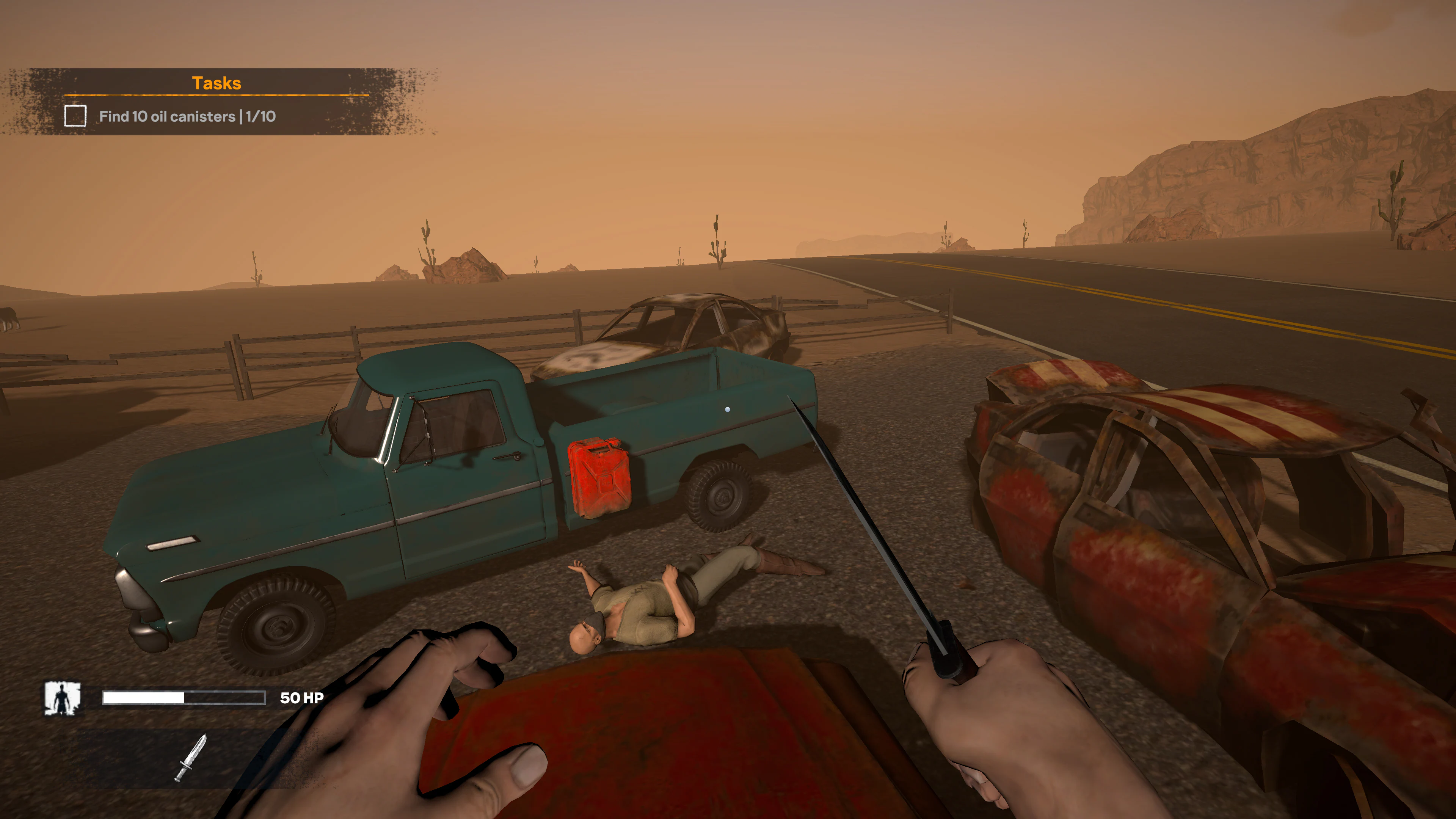Click the Find 10 oil canisters text
Viewport: 1456px width, 819px height.
pyautogui.click(x=187, y=117)
